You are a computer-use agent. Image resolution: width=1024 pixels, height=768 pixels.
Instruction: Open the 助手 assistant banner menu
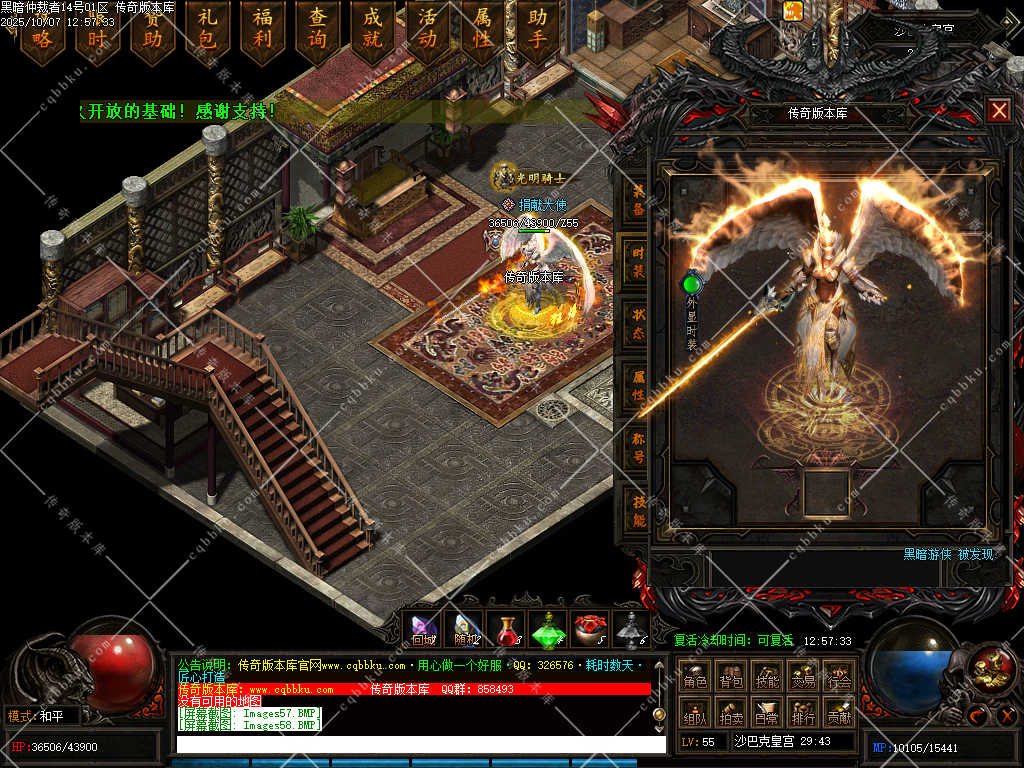(538, 30)
